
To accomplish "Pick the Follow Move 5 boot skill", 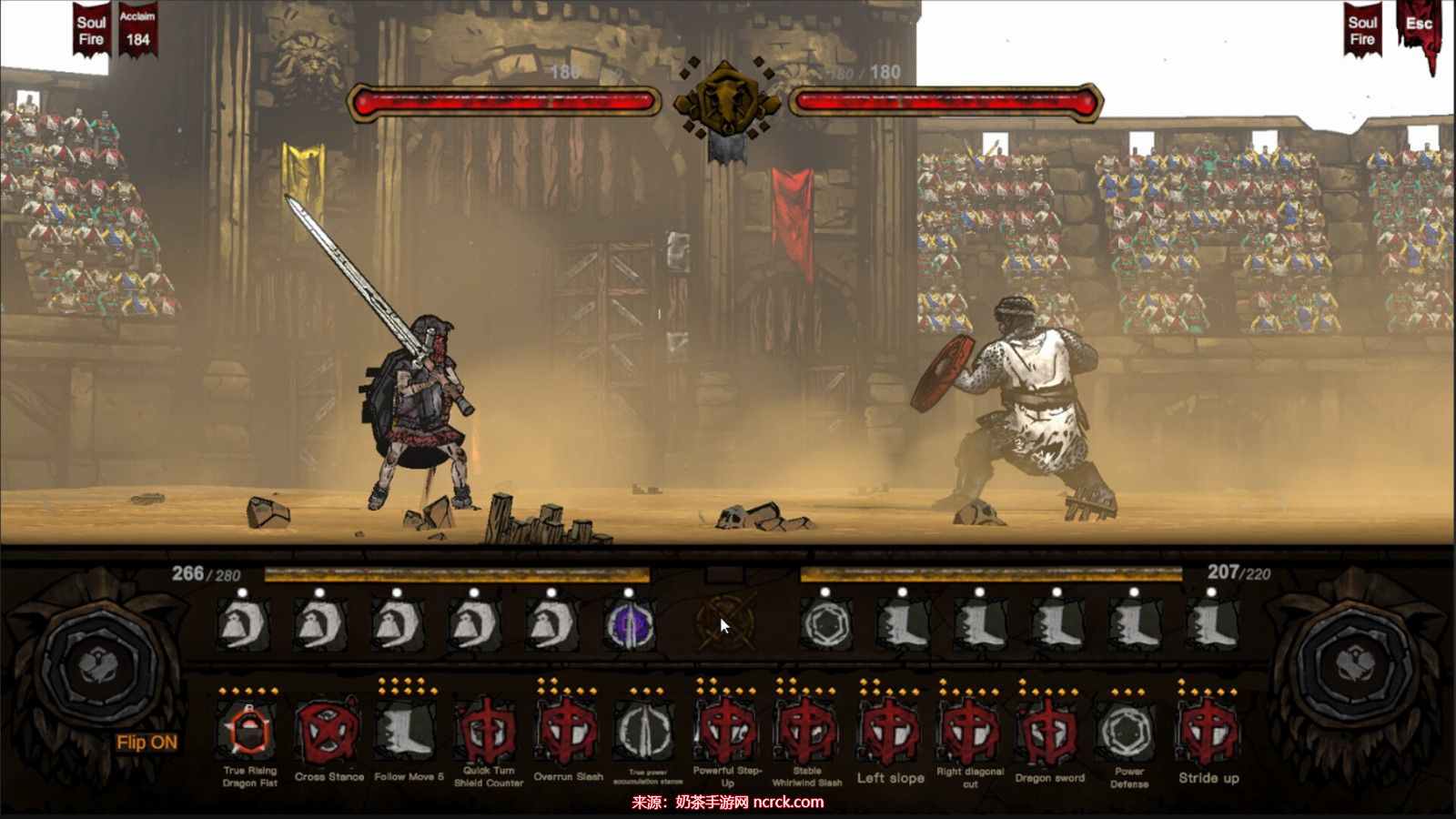I will pyautogui.click(x=408, y=731).
